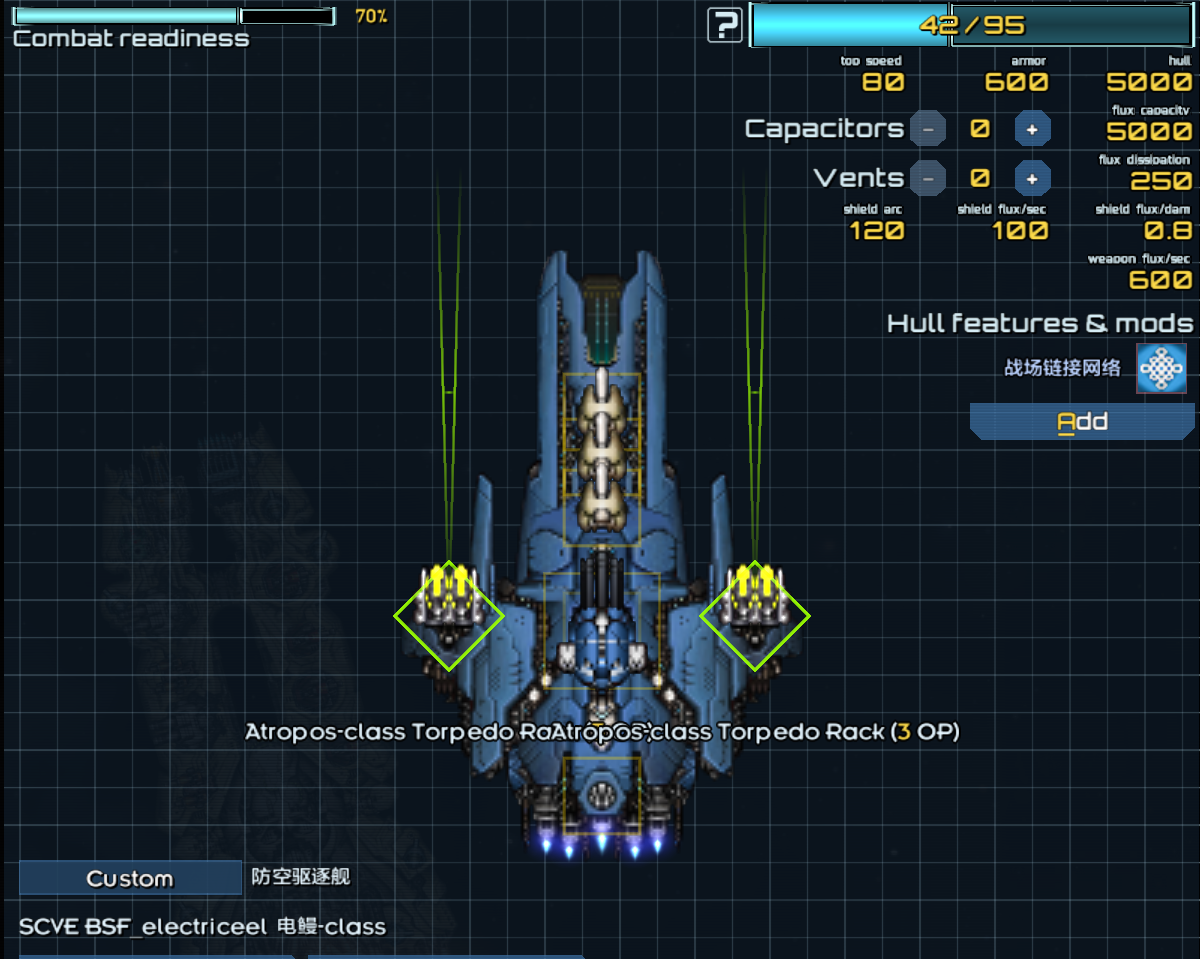This screenshot has height=959, width=1200.
Task: Select the left highlighted torpedo rack slot
Action: 449,614
